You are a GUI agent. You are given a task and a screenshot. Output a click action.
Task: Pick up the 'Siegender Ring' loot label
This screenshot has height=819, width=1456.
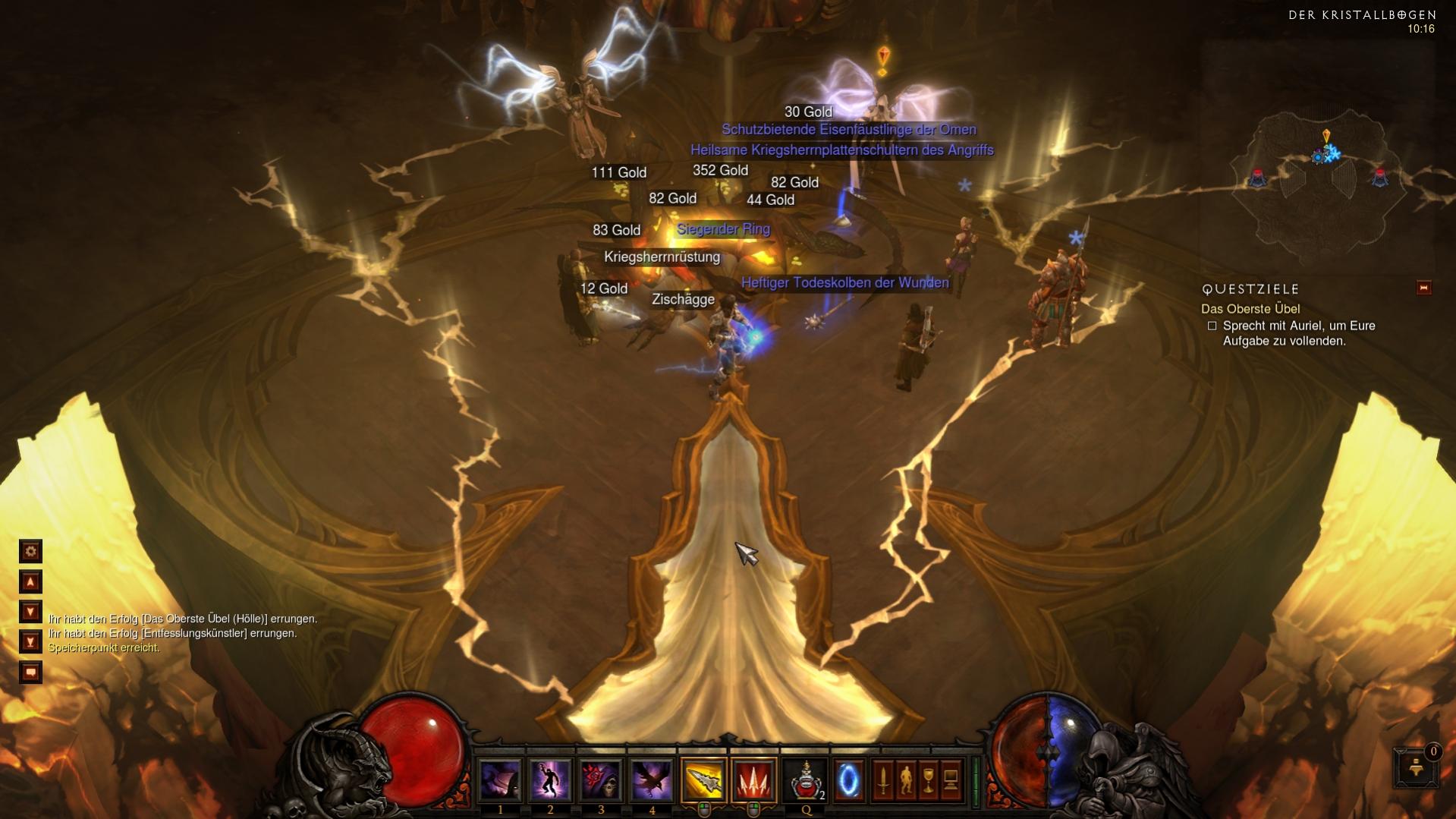click(x=723, y=228)
